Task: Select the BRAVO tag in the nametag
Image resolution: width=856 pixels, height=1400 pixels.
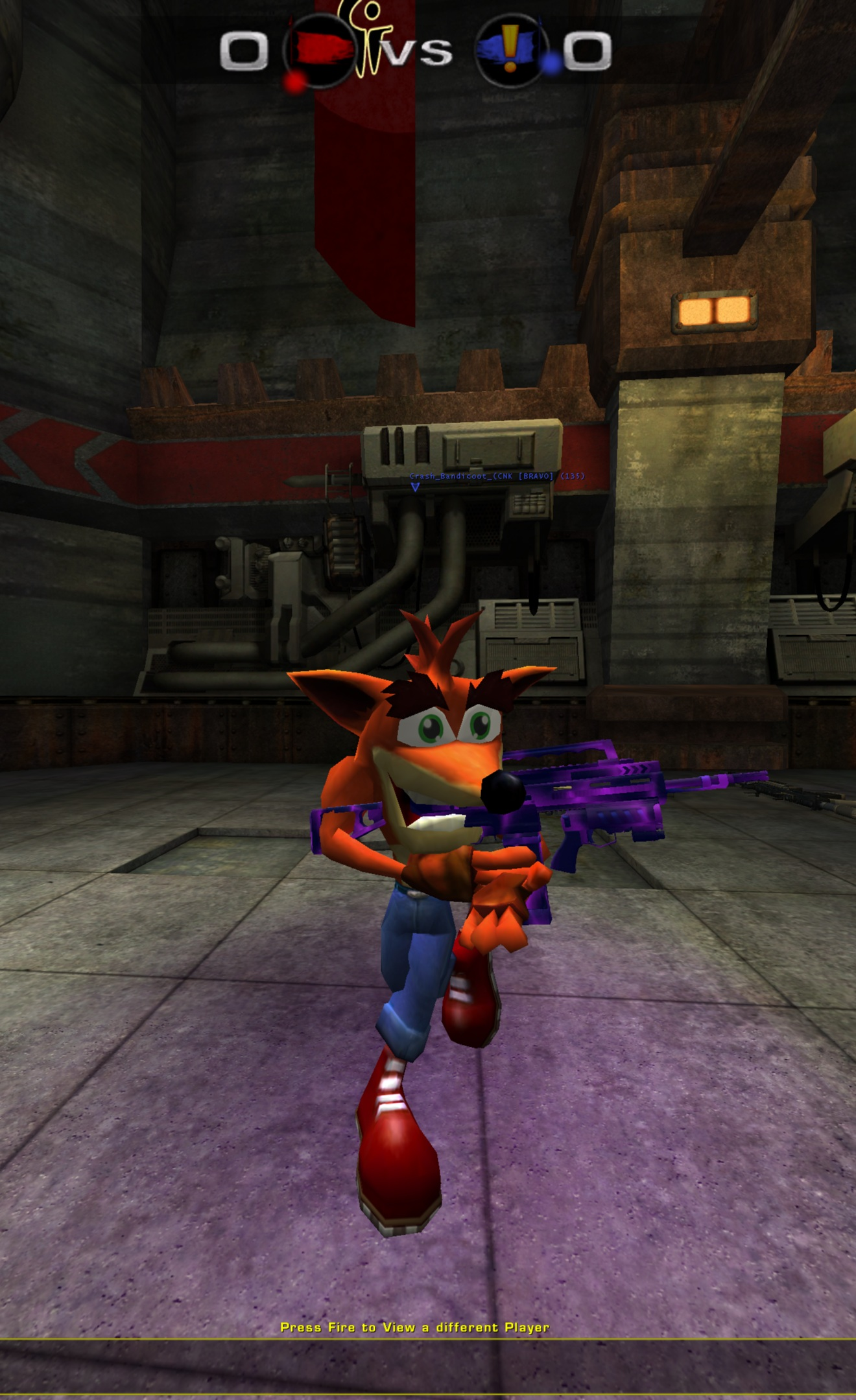Action: [536, 476]
